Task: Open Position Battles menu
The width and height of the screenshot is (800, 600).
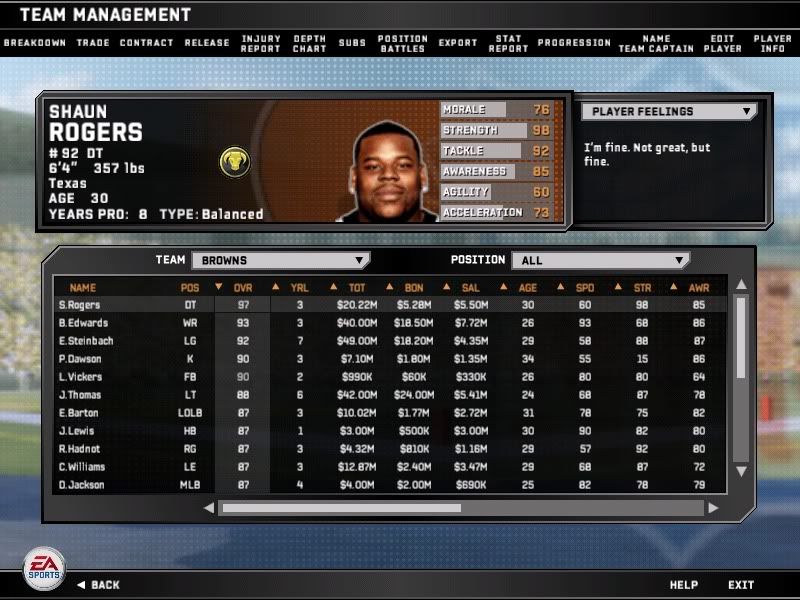Action: pyautogui.click(x=403, y=43)
